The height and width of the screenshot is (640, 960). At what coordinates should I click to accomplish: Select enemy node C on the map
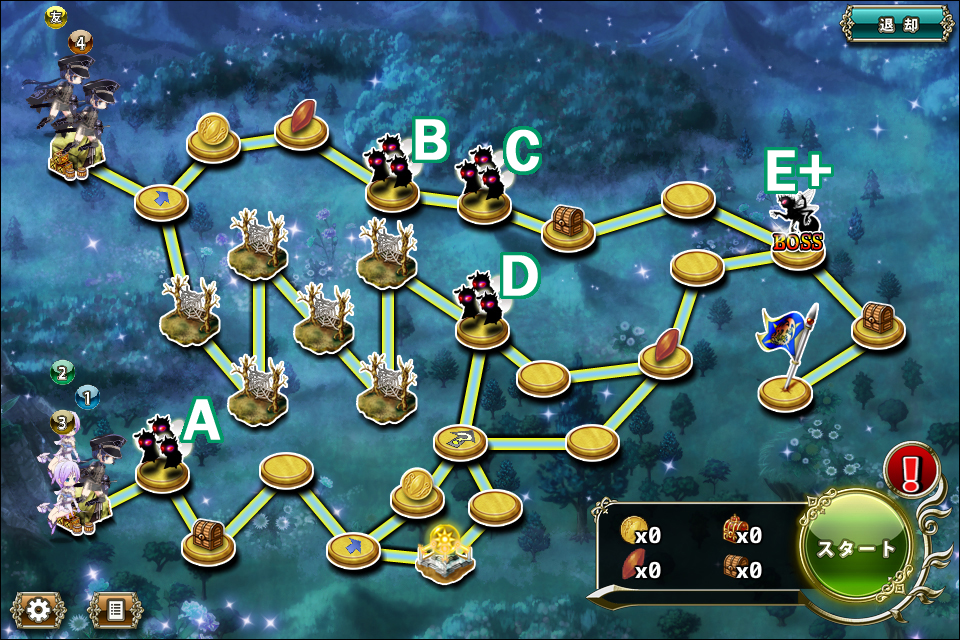pos(484,188)
